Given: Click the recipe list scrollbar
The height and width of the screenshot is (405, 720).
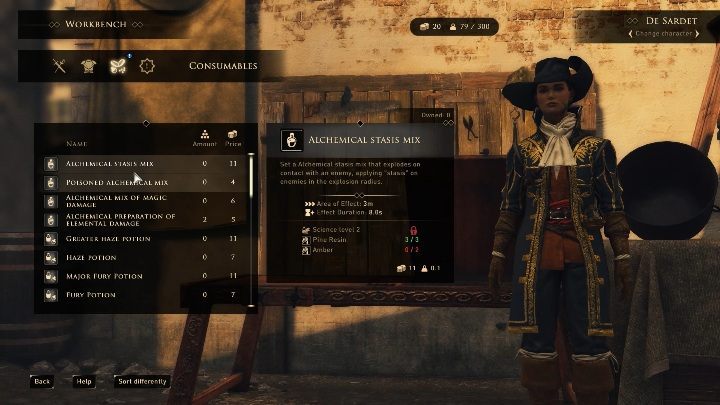Looking at the screenshot, I should 251,200.
